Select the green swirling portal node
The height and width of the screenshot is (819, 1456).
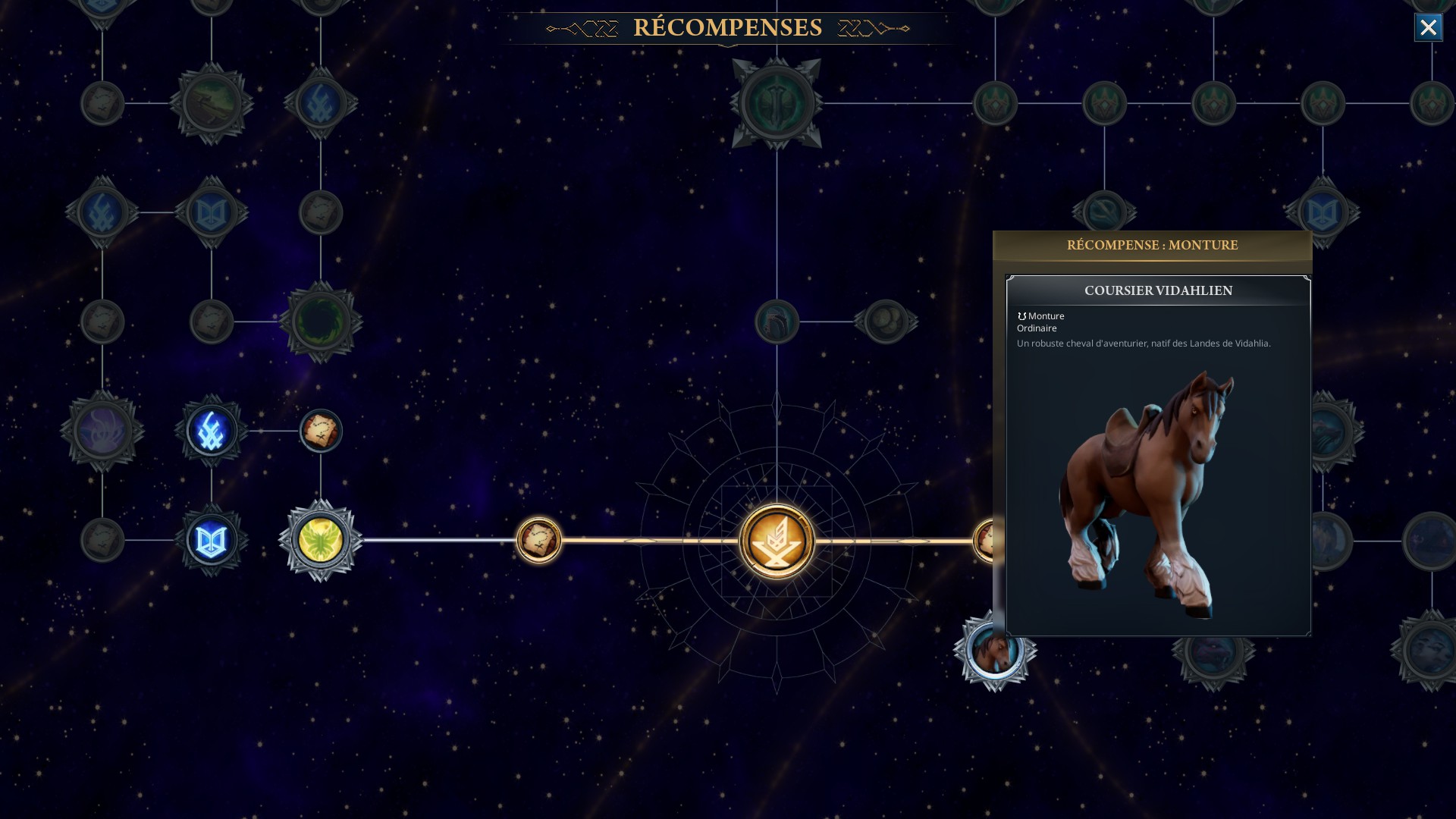point(321,322)
